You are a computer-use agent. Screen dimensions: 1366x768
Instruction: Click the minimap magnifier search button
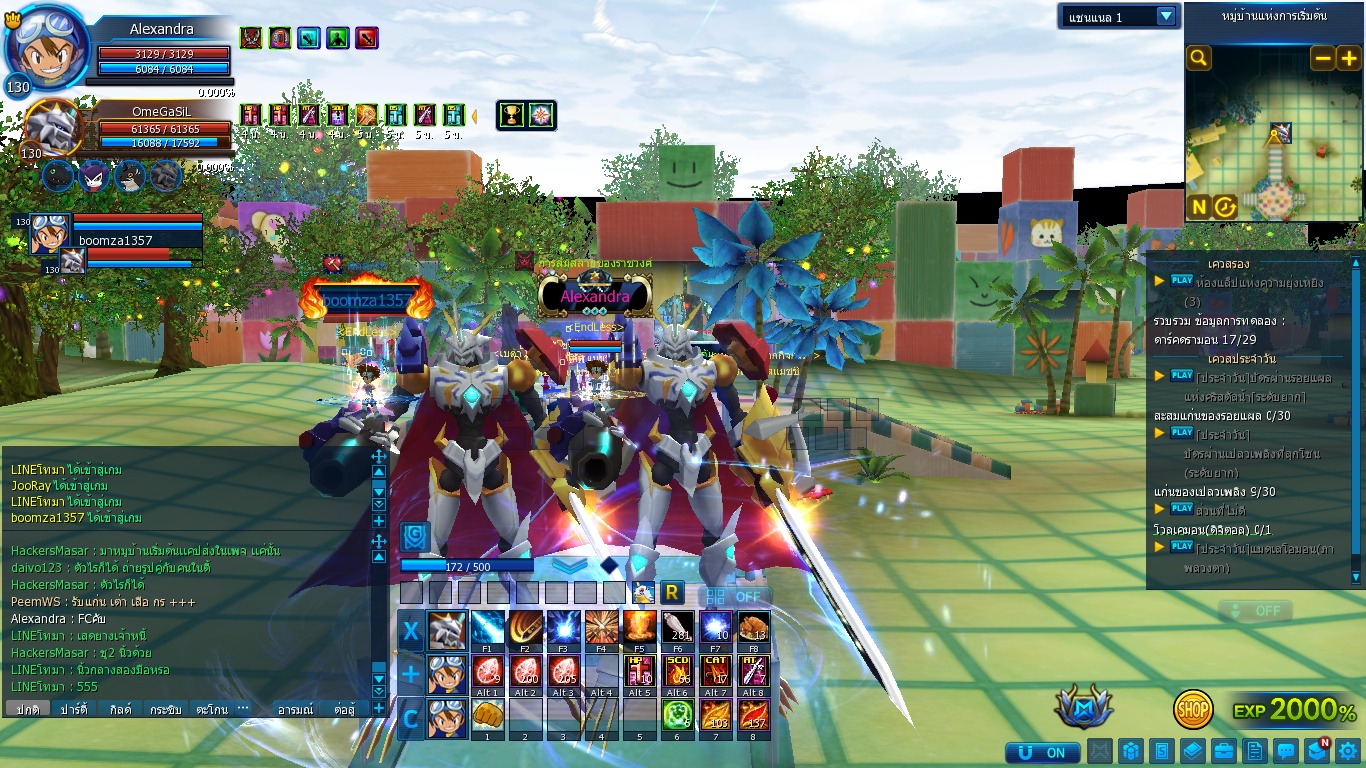point(1199,58)
